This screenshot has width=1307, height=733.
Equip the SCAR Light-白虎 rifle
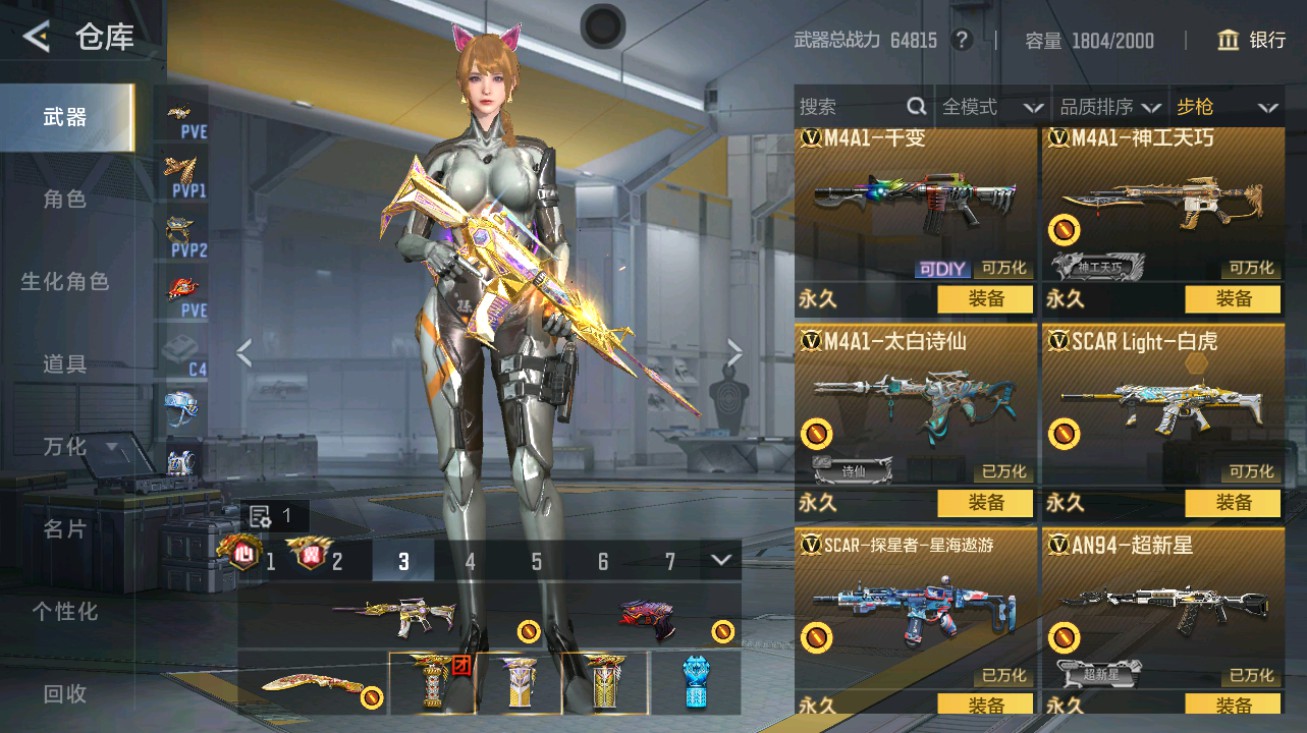1232,503
